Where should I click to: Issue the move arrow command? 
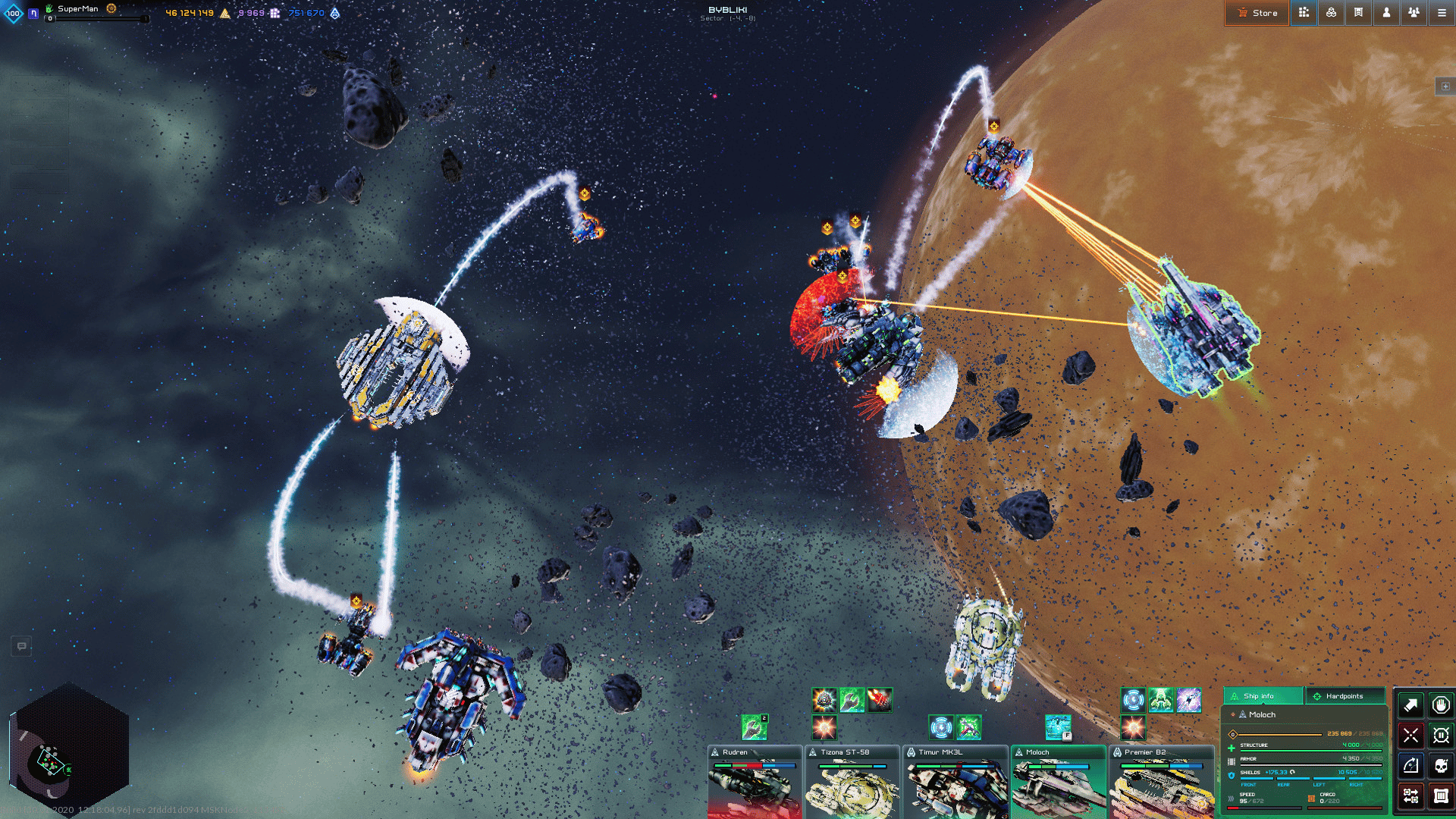[x=1410, y=705]
